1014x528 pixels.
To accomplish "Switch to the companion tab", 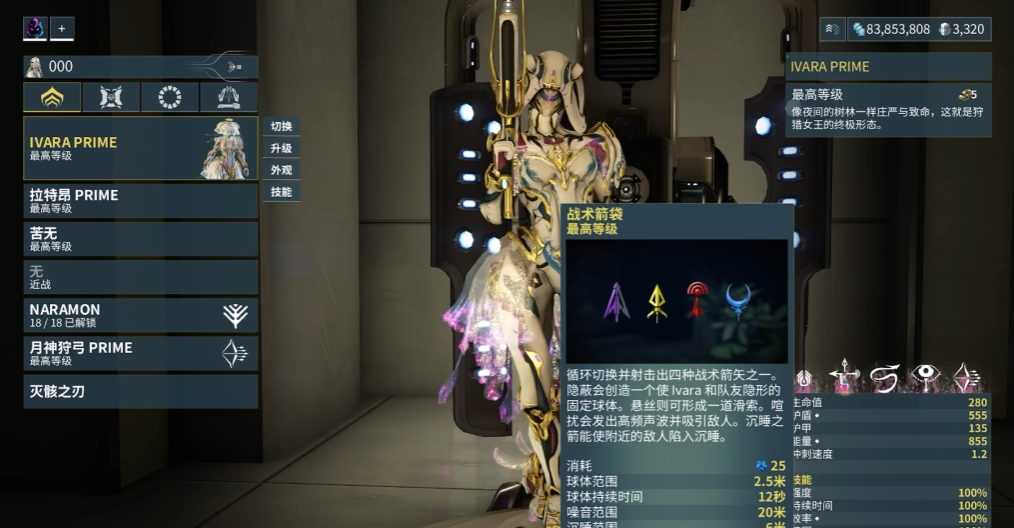I will coord(112,98).
